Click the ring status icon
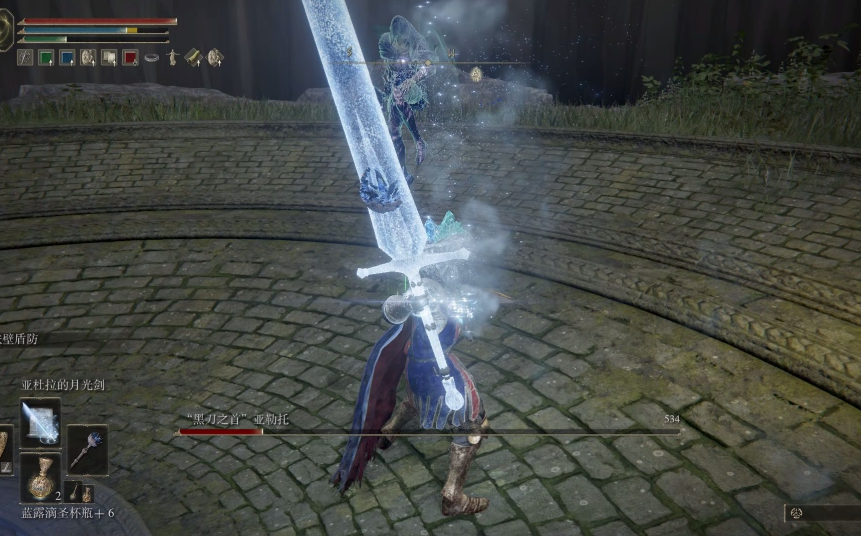The height and width of the screenshot is (536, 861). tap(151, 58)
